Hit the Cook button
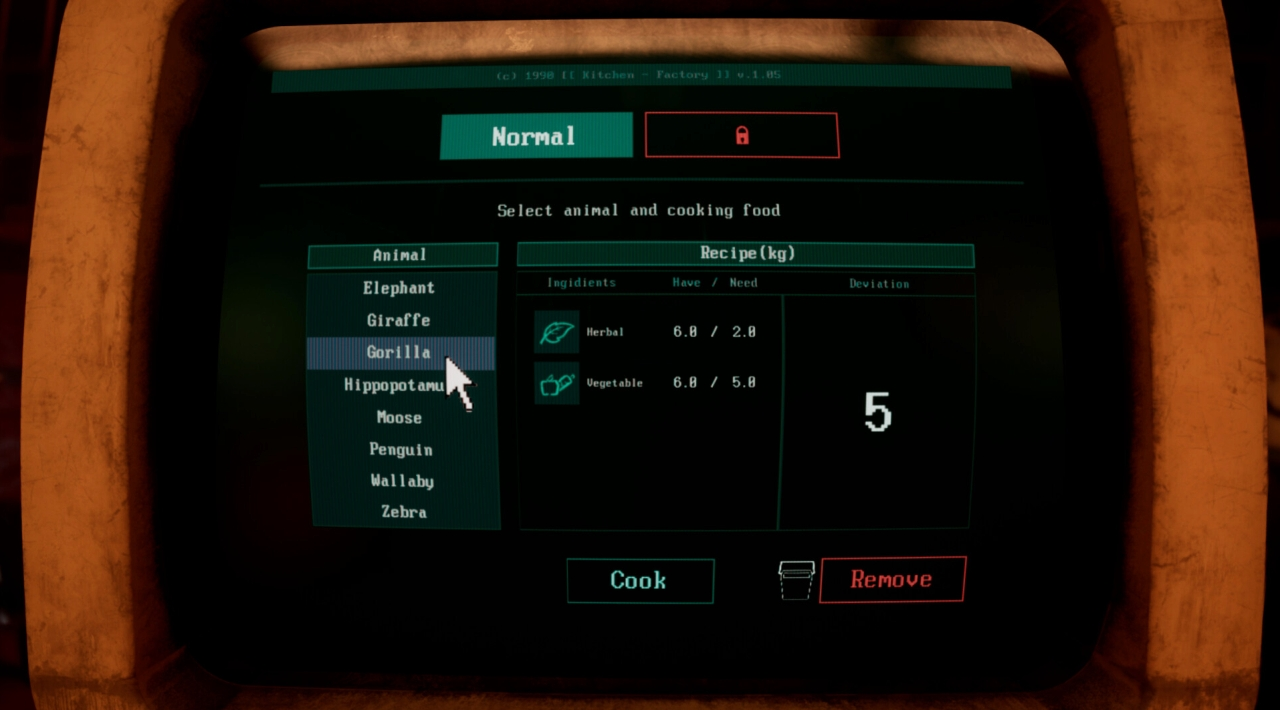This screenshot has width=1280, height=710. [640, 580]
